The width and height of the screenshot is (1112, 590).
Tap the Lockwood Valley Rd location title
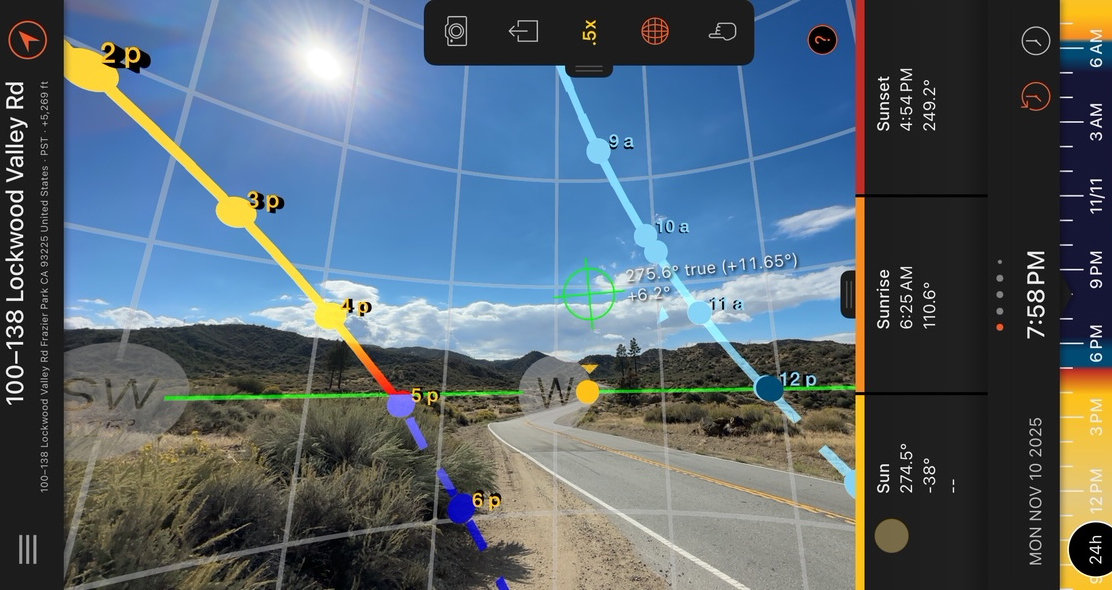click(16, 243)
